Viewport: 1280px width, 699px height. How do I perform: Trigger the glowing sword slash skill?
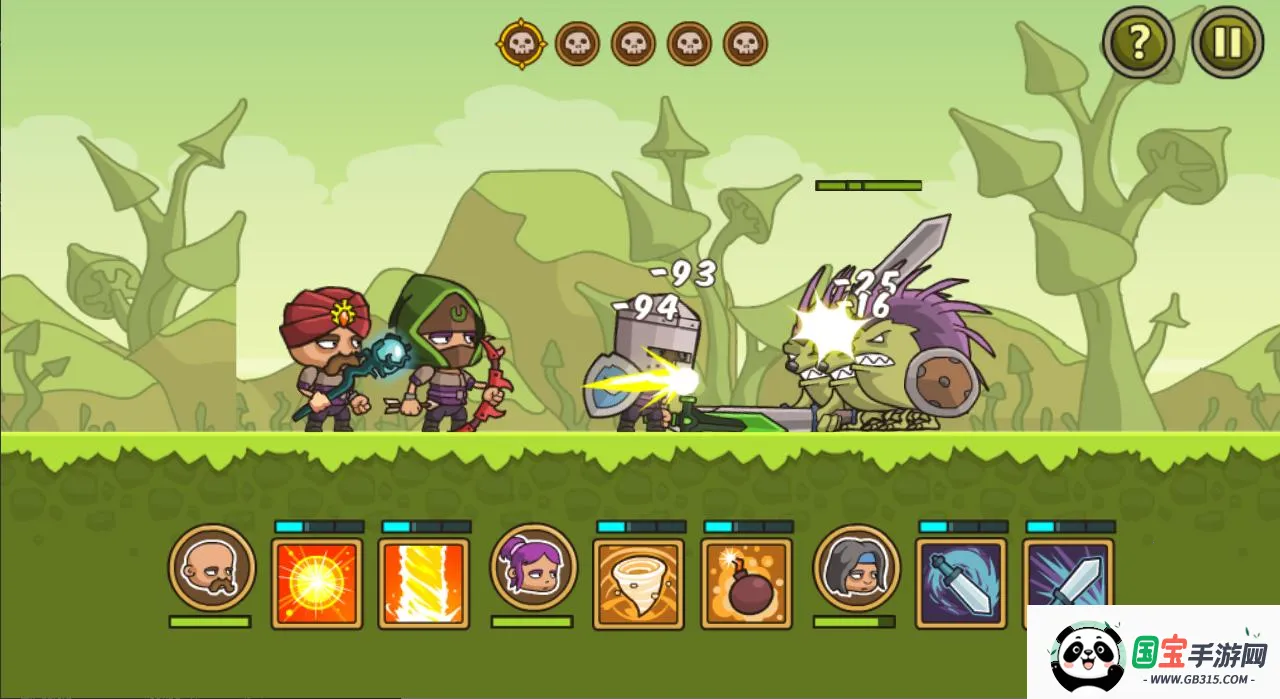pyautogui.click(x=961, y=584)
